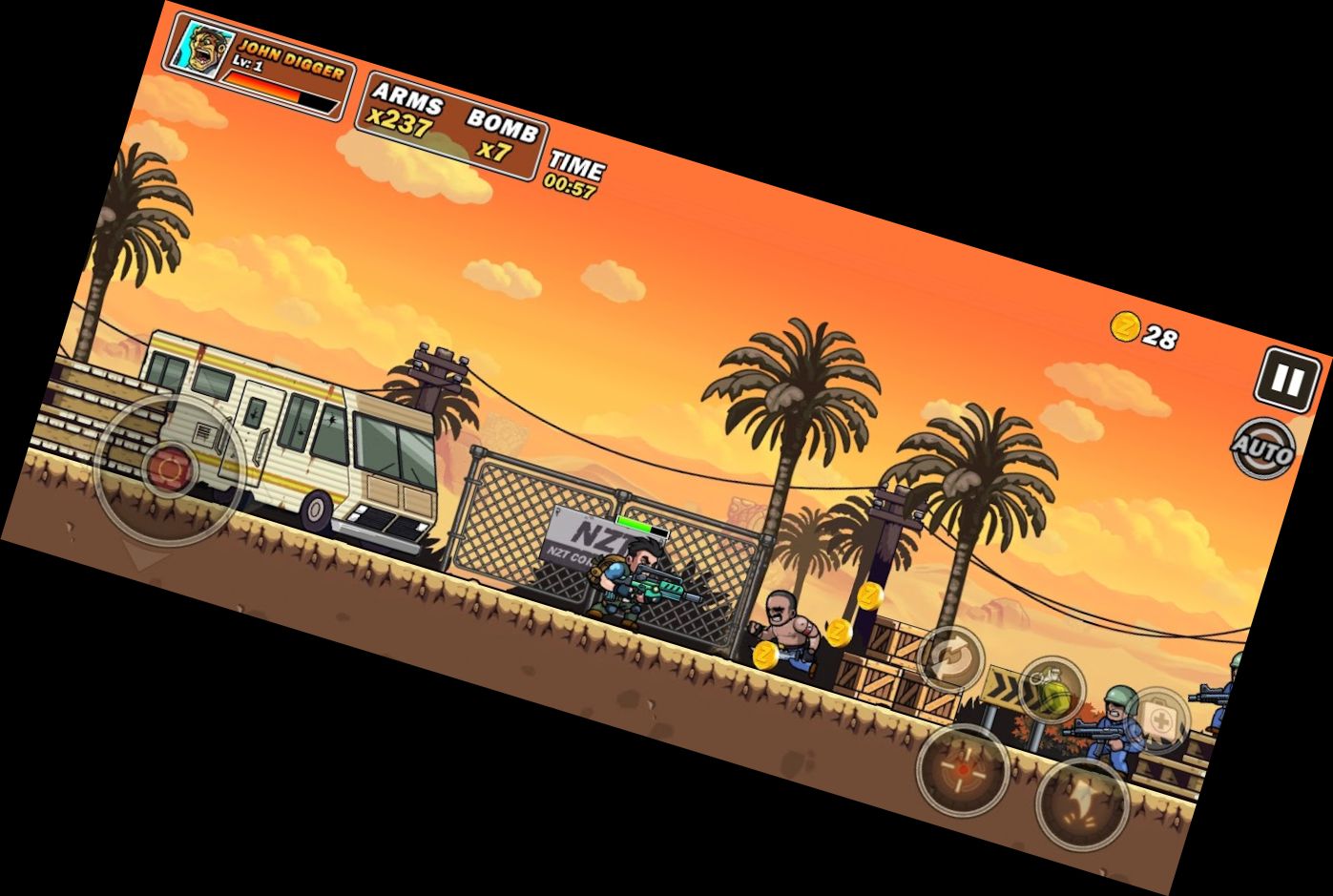Tap the circular-arrows weapon switch button
The width and height of the screenshot is (1333, 896).
pos(949,658)
